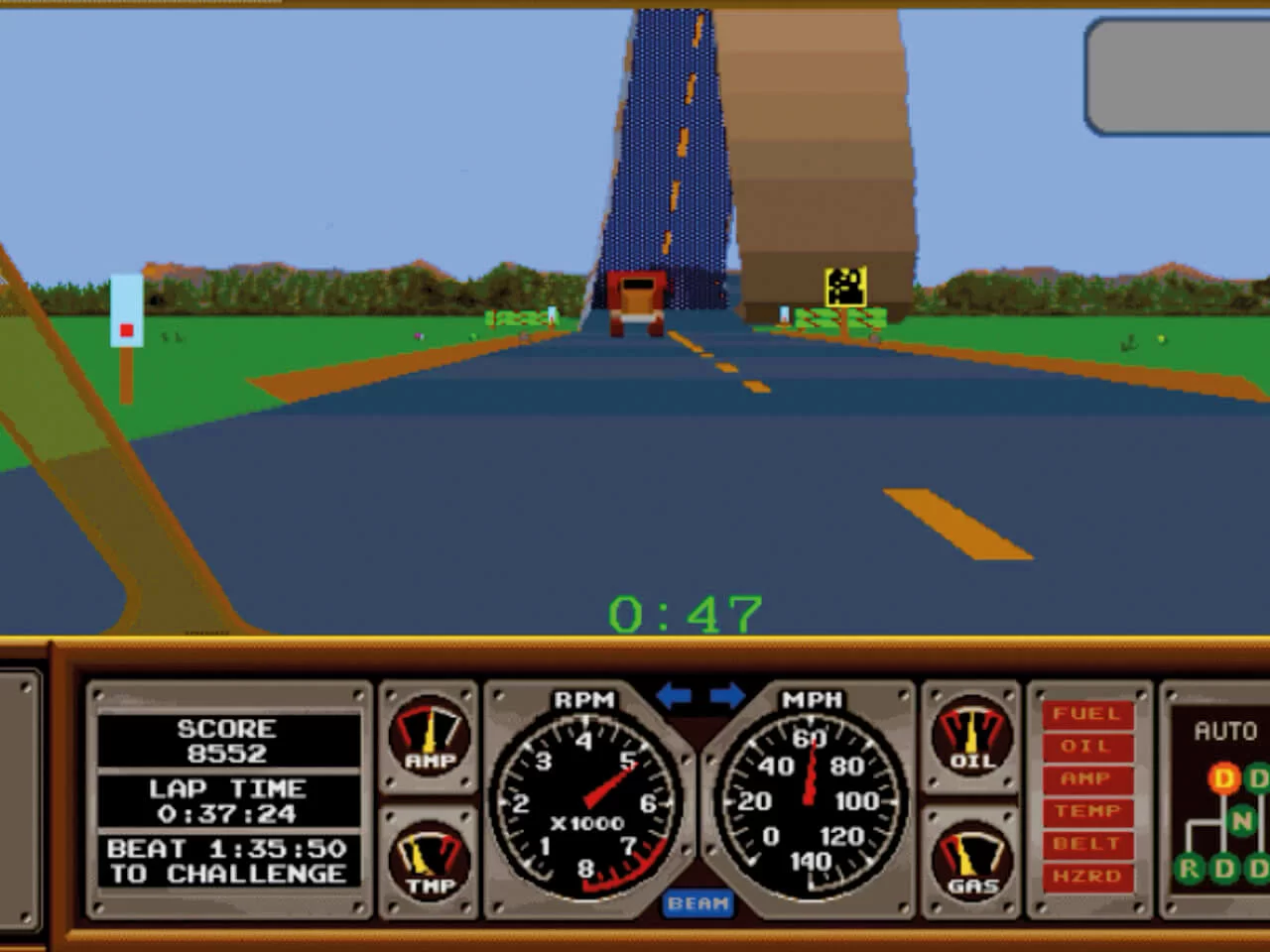The height and width of the screenshot is (952, 1270).
Task: Click the round TMP gauge
Action: pos(431,859)
